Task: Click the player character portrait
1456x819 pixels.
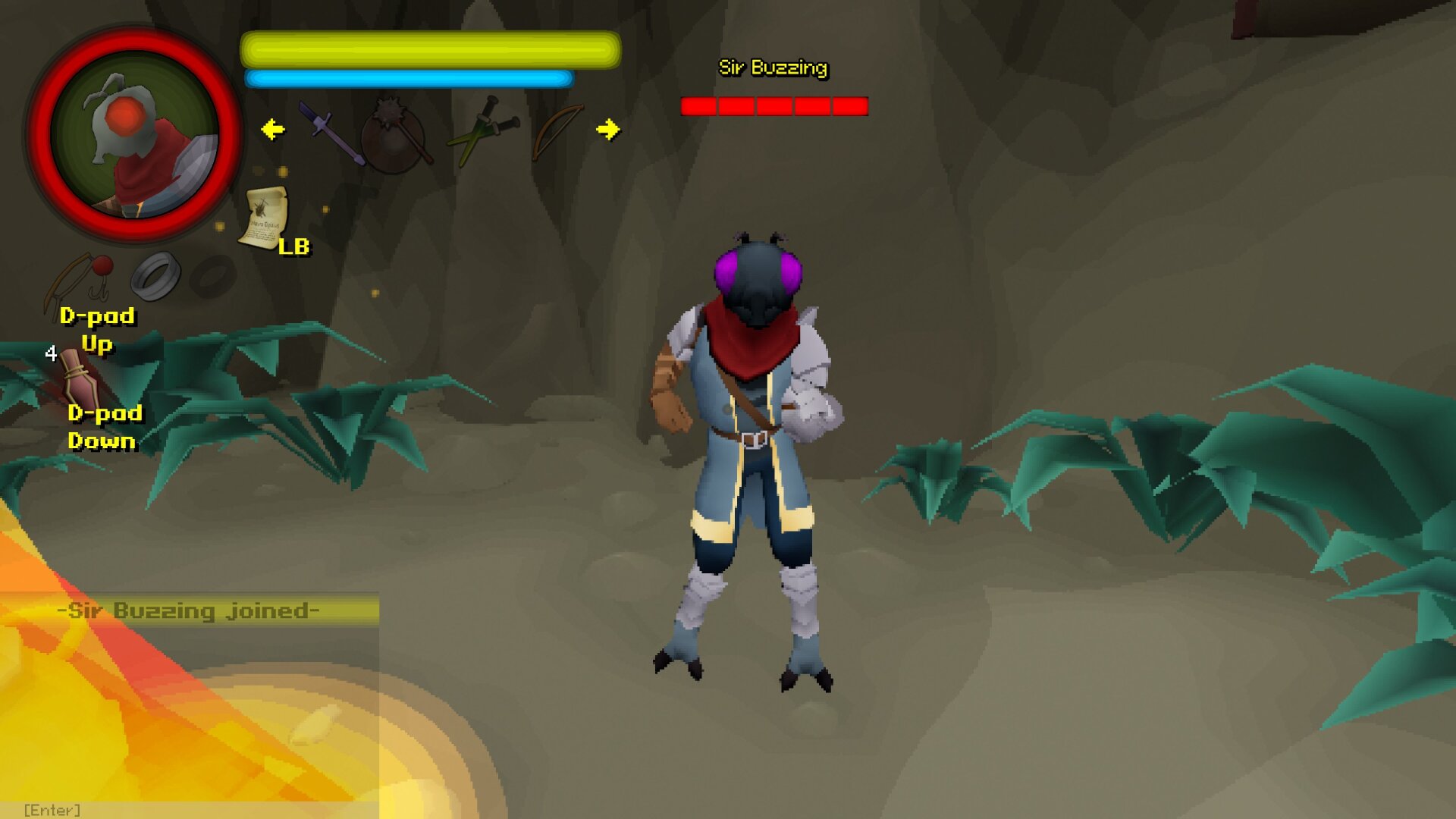Action: point(135,135)
